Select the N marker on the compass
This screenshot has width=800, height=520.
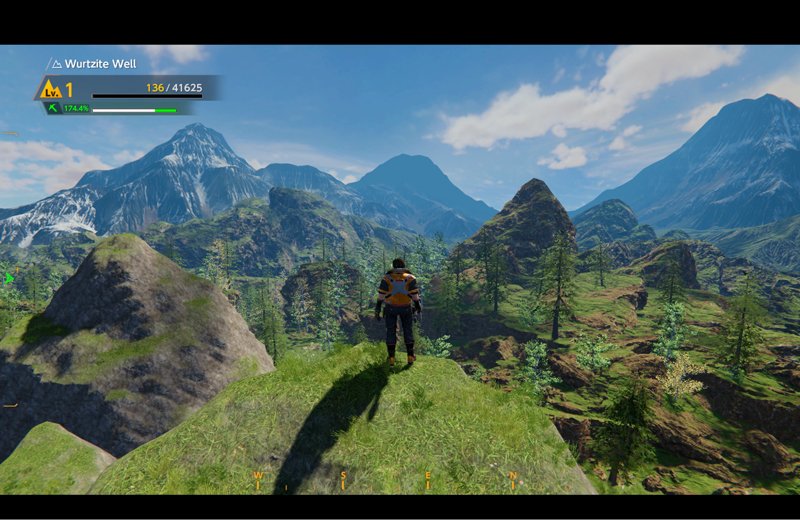point(513,476)
